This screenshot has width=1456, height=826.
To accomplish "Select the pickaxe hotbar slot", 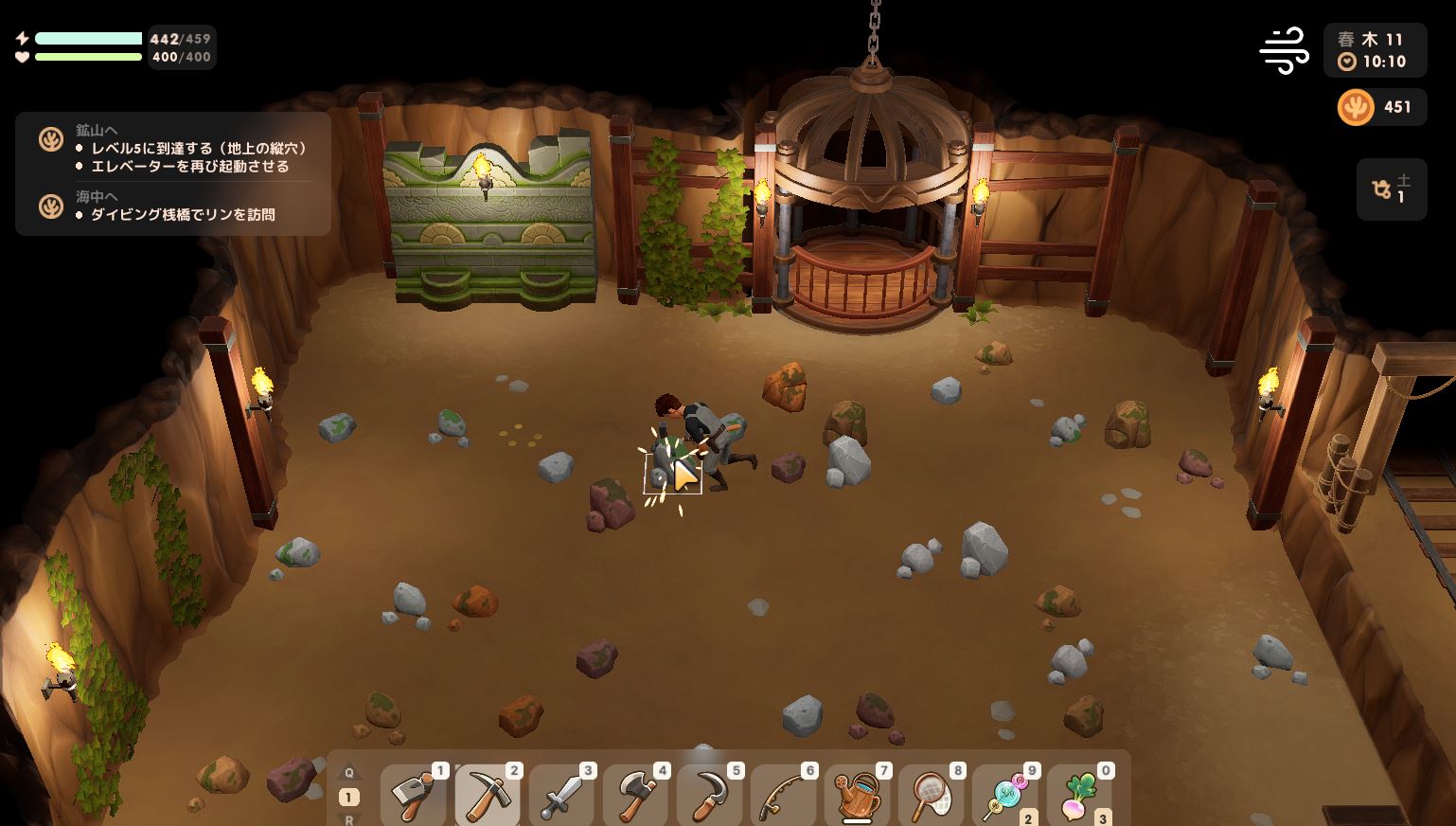I will [x=488, y=796].
